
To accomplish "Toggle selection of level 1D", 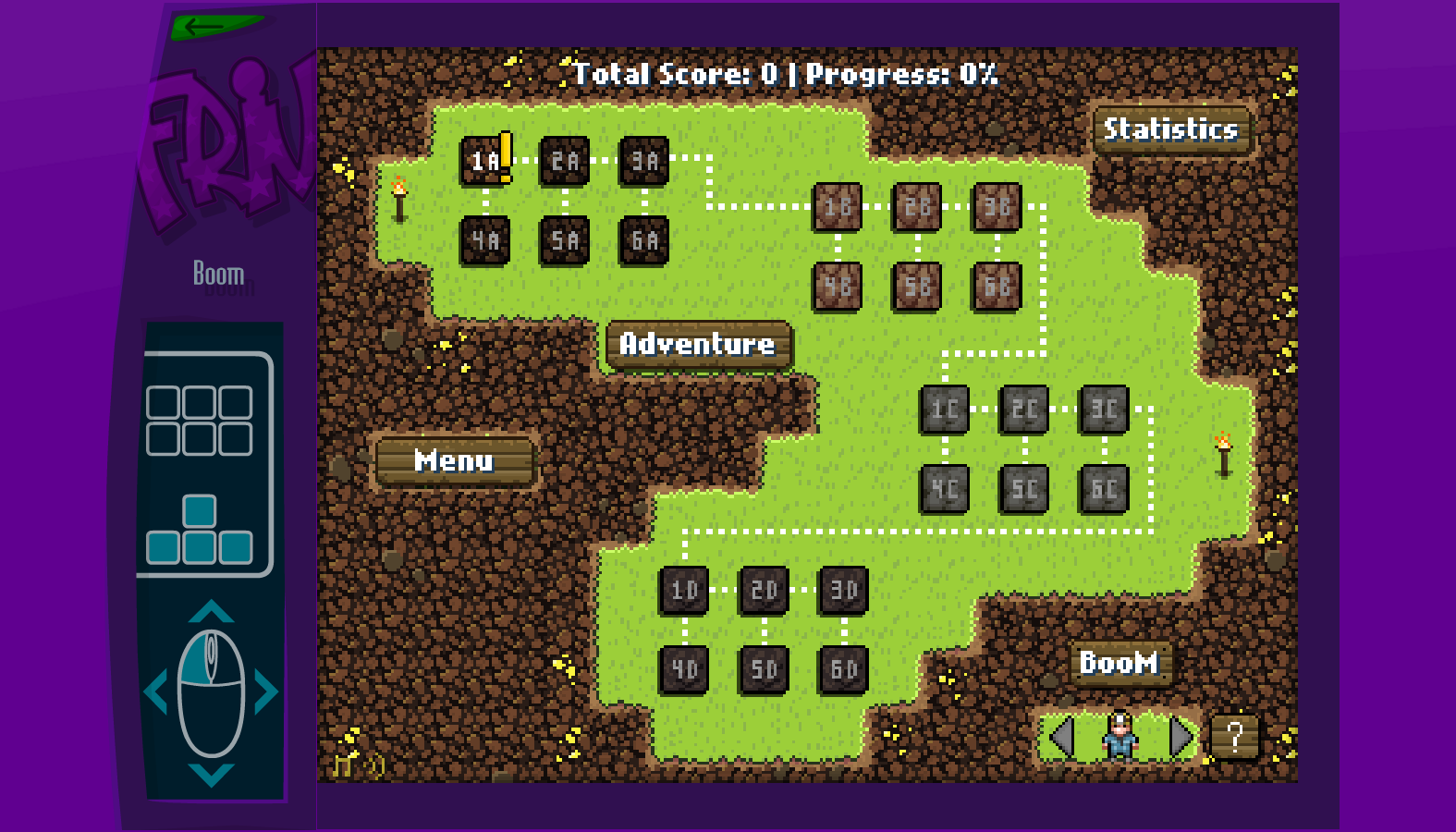I will coord(684,590).
